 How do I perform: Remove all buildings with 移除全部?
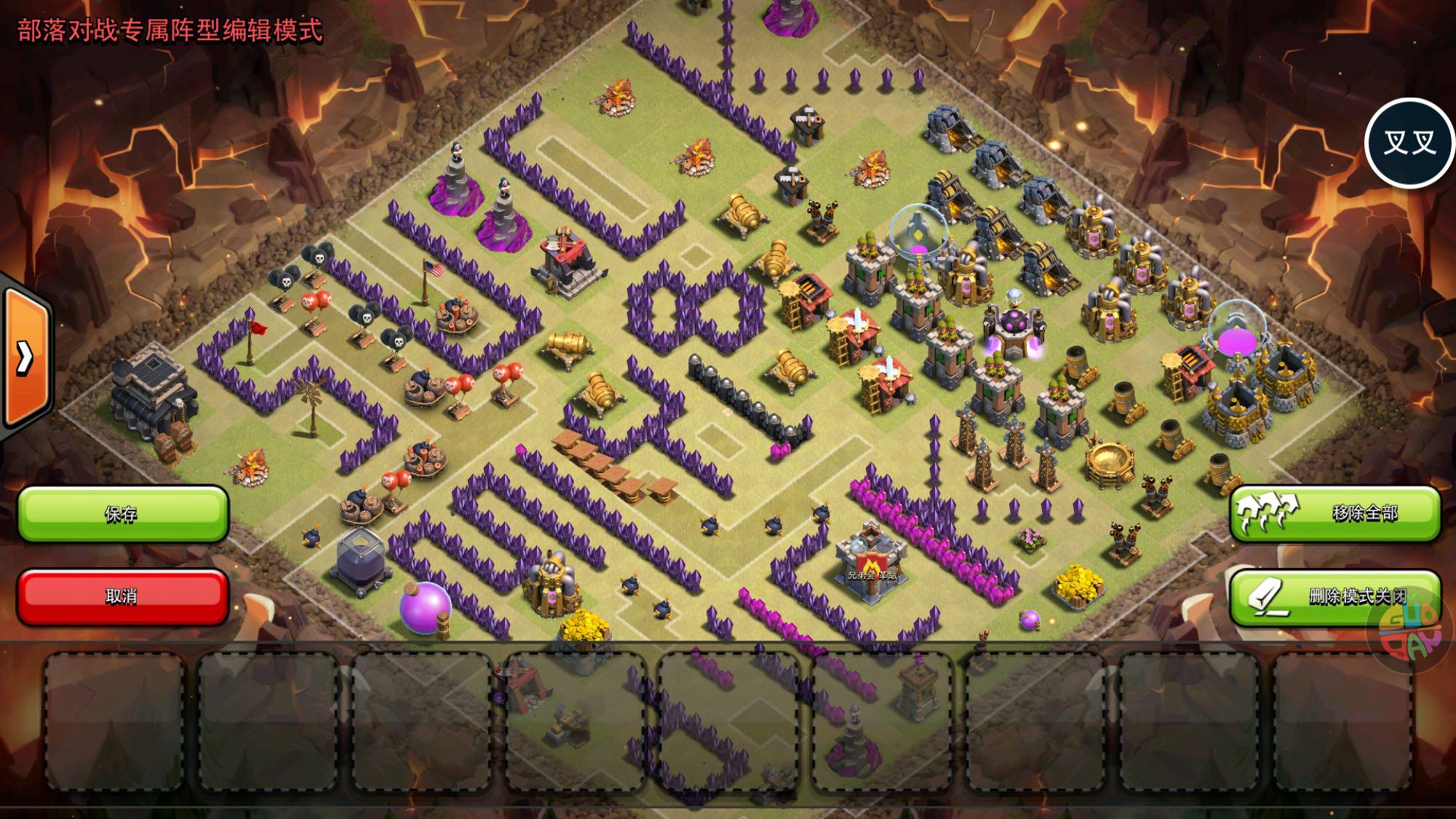coord(1334,513)
